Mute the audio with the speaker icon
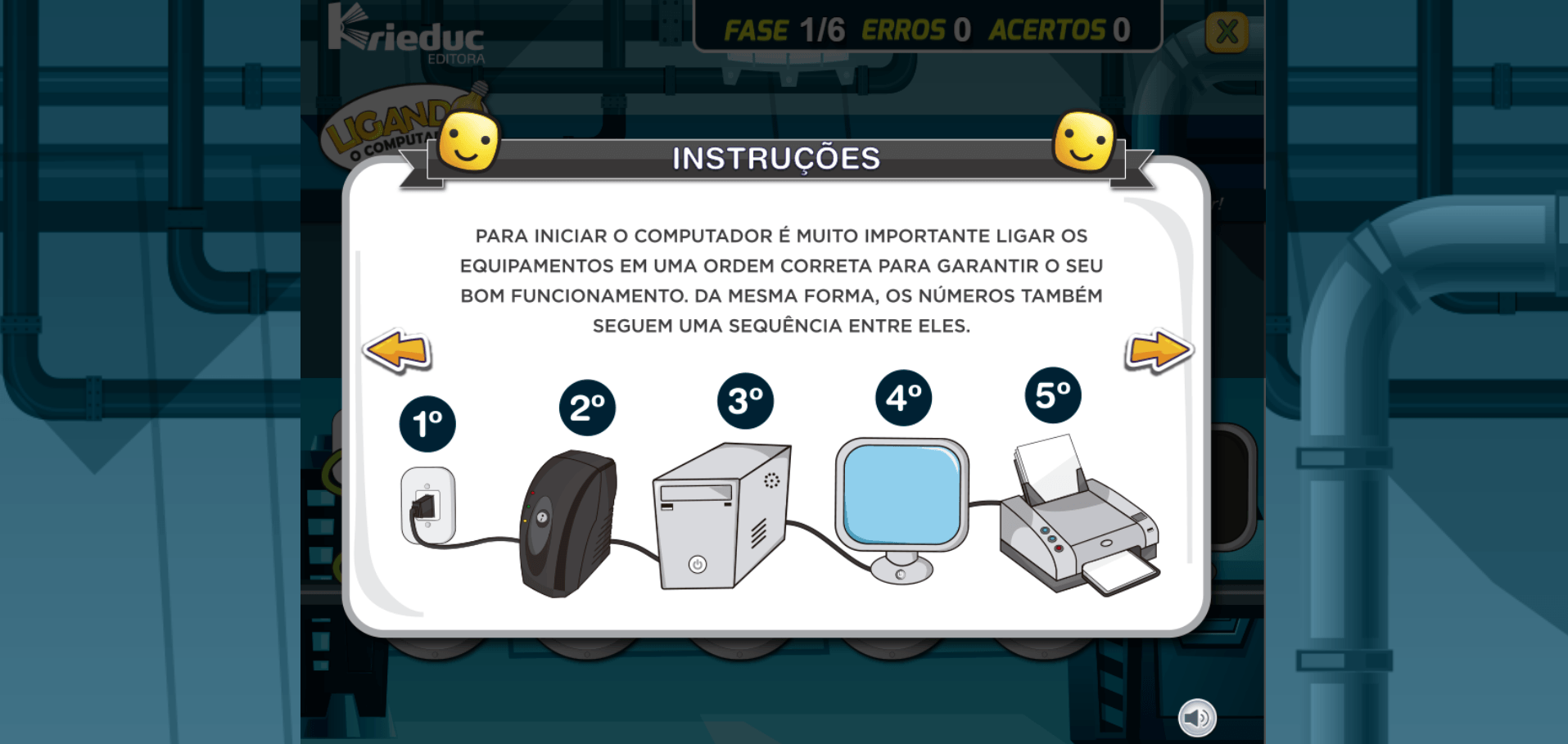1568x744 pixels. (1197, 717)
